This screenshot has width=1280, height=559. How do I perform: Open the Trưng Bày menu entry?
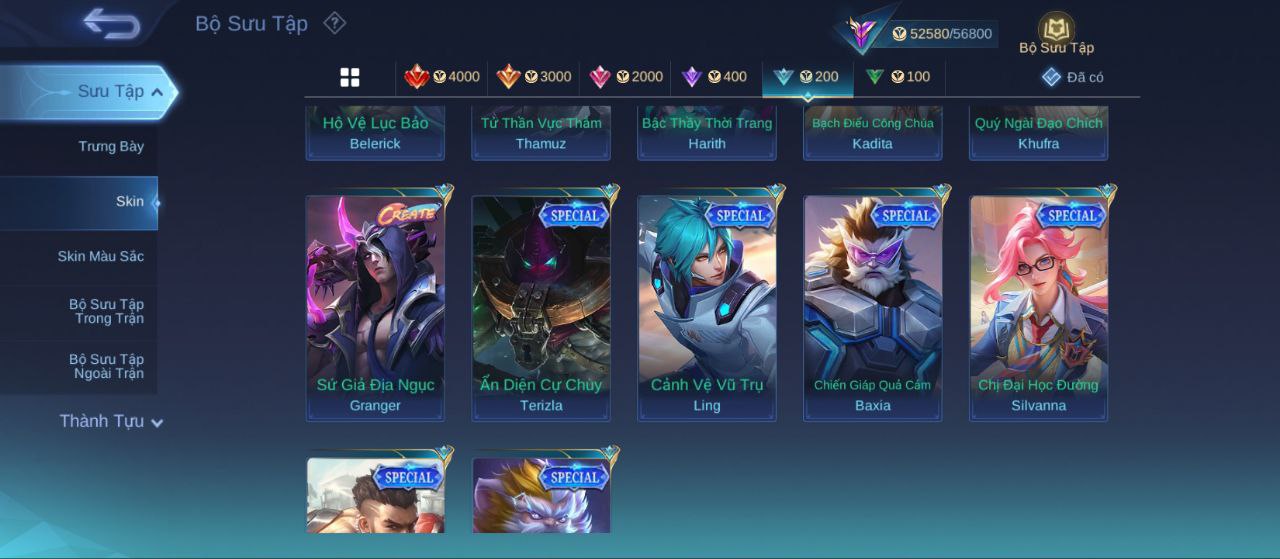point(111,147)
